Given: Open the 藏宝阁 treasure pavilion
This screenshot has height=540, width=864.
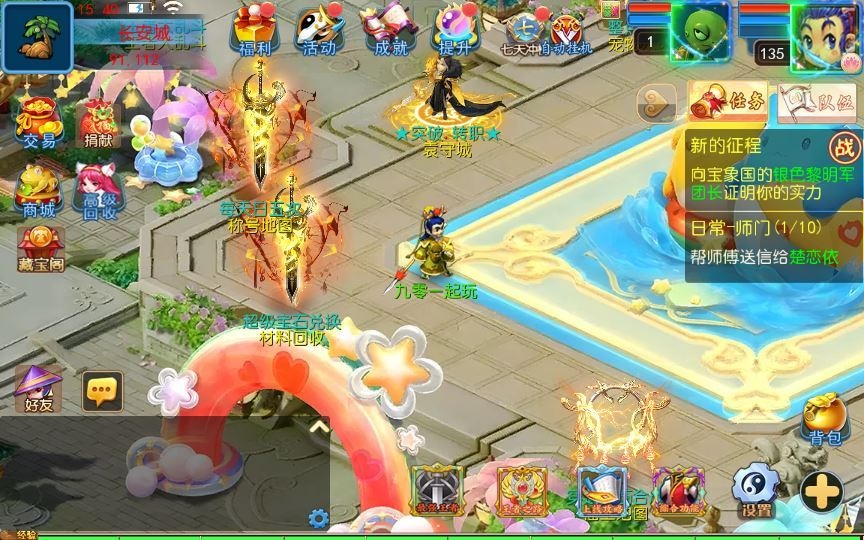Looking at the screenshot, I should click(x=40, y=248).
